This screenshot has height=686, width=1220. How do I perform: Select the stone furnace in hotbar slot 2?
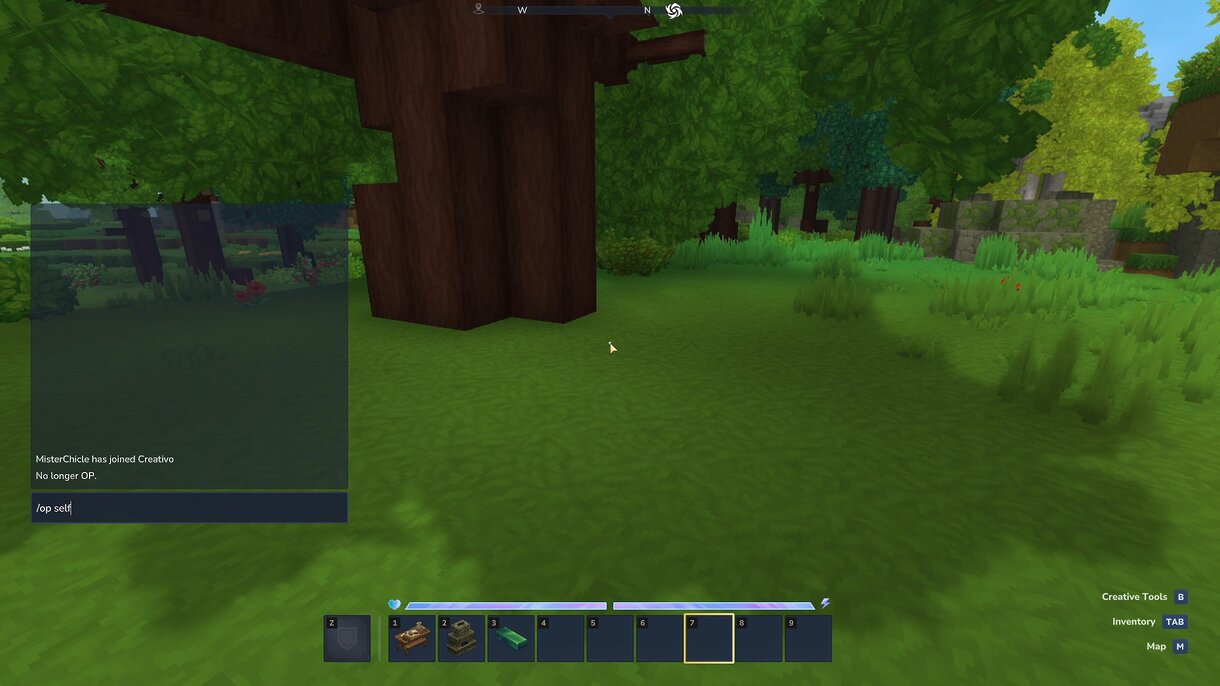461,638
